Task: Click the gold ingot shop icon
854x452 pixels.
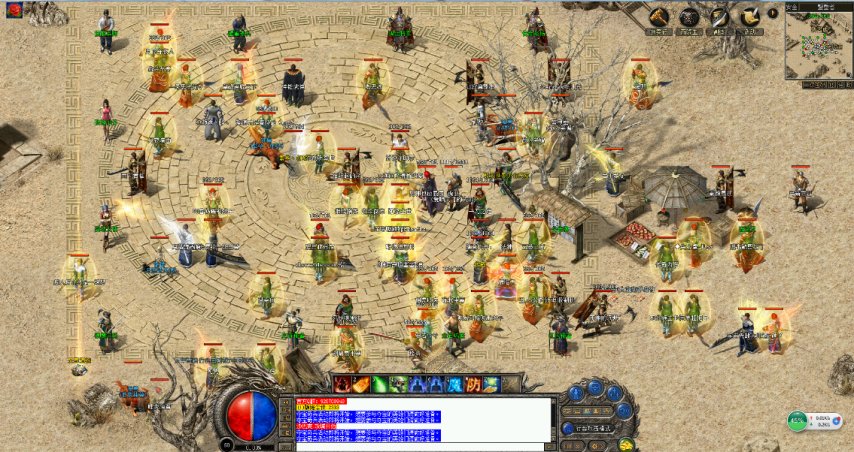Action: point(626,443)
